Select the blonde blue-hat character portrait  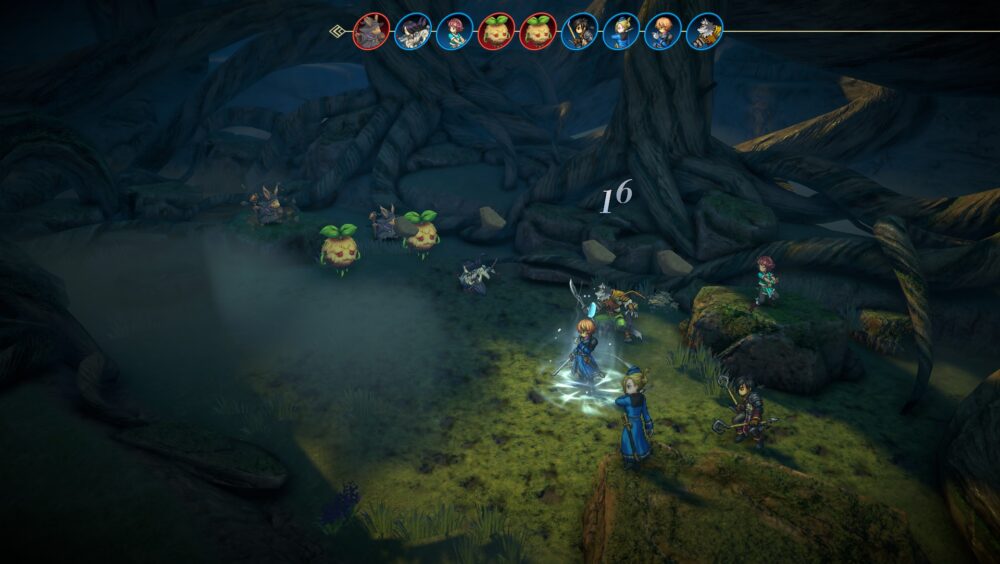pos(621,31)
